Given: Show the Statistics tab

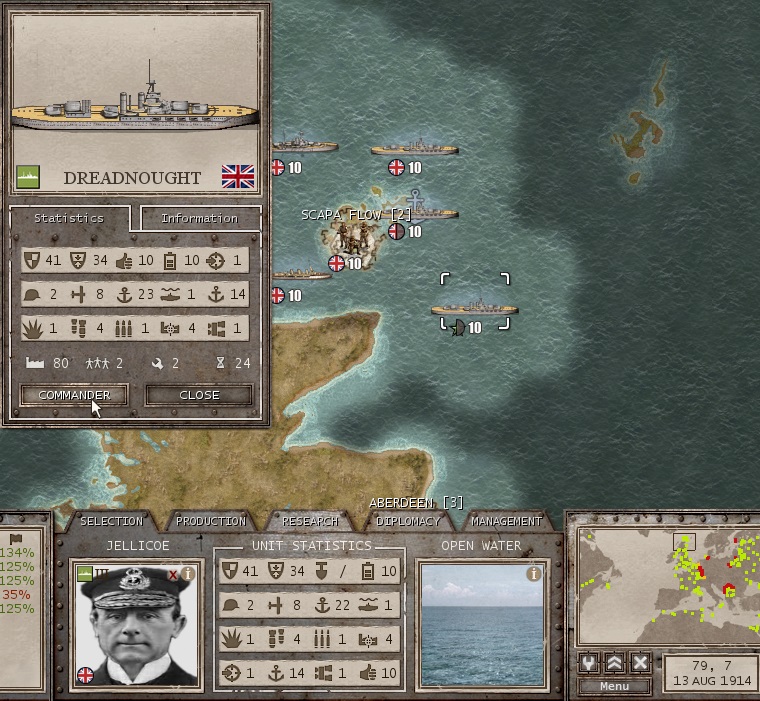Looking at the screenshot, I should (x=68, y=218).
